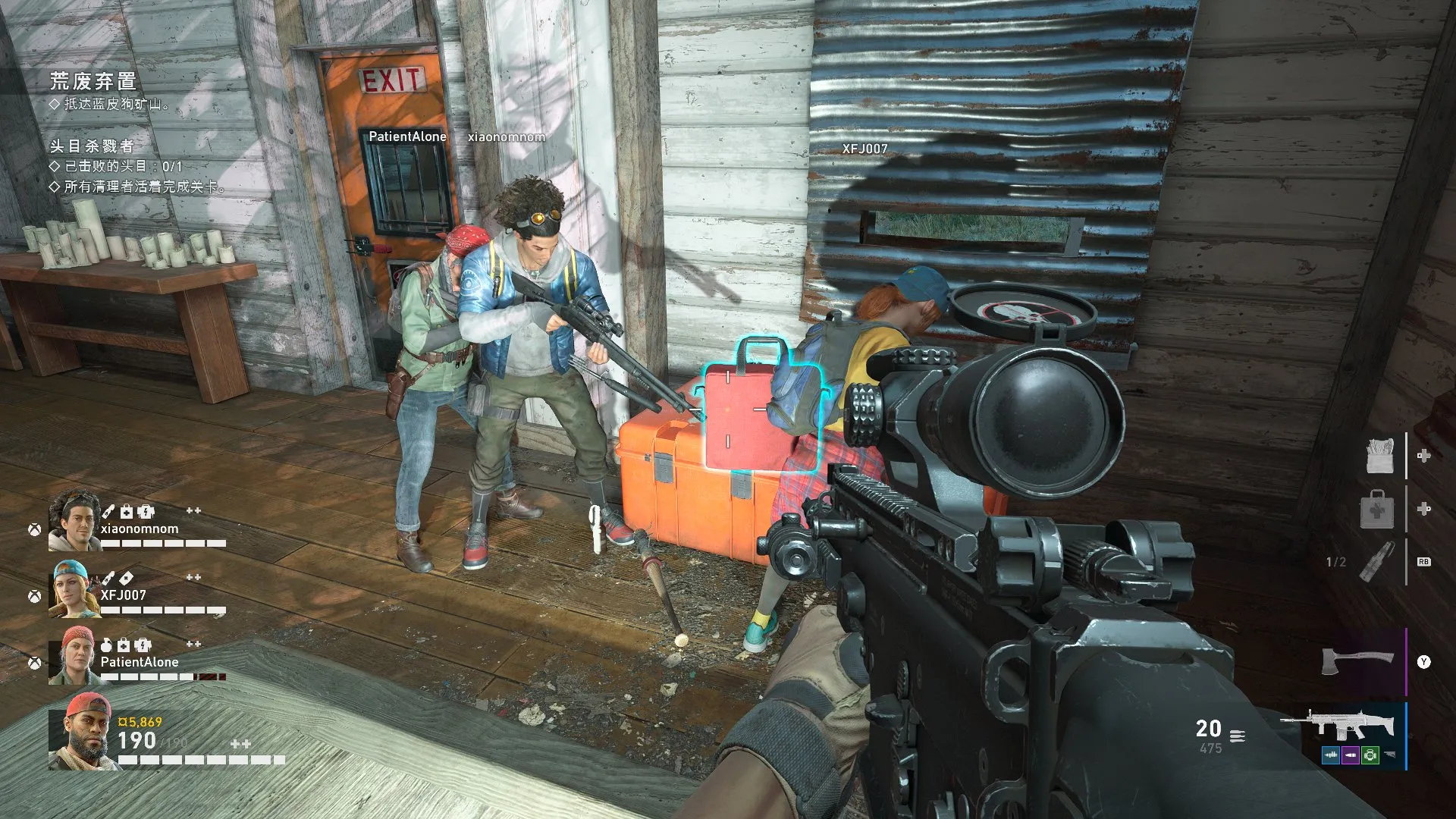Image resolution: width=1456 pixels, height=819 pixels.
Task: Click xiaonomnom's teammate portrait
Action: [x=74, y=519]
